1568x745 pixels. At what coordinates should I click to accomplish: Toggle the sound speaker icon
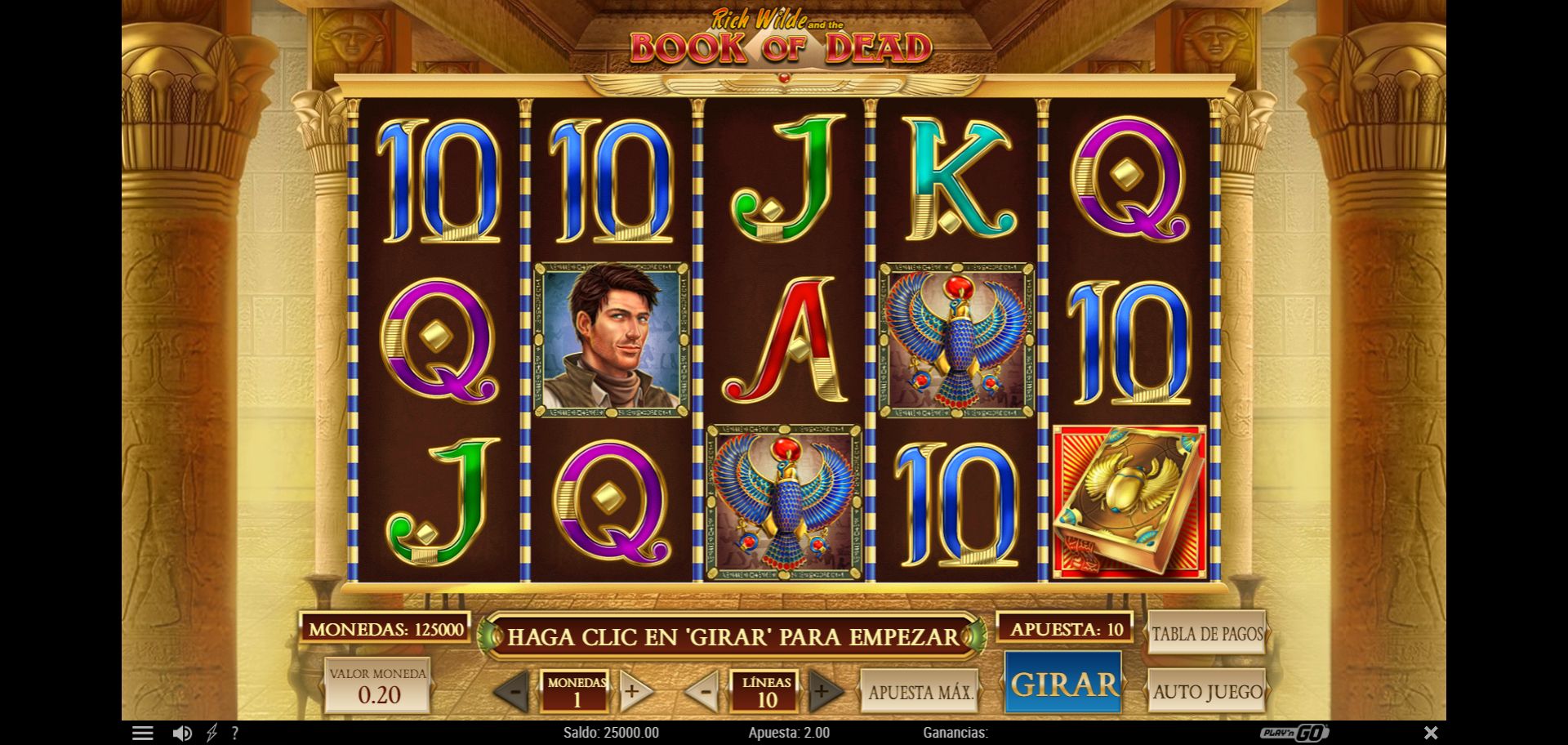coord(182,733)
